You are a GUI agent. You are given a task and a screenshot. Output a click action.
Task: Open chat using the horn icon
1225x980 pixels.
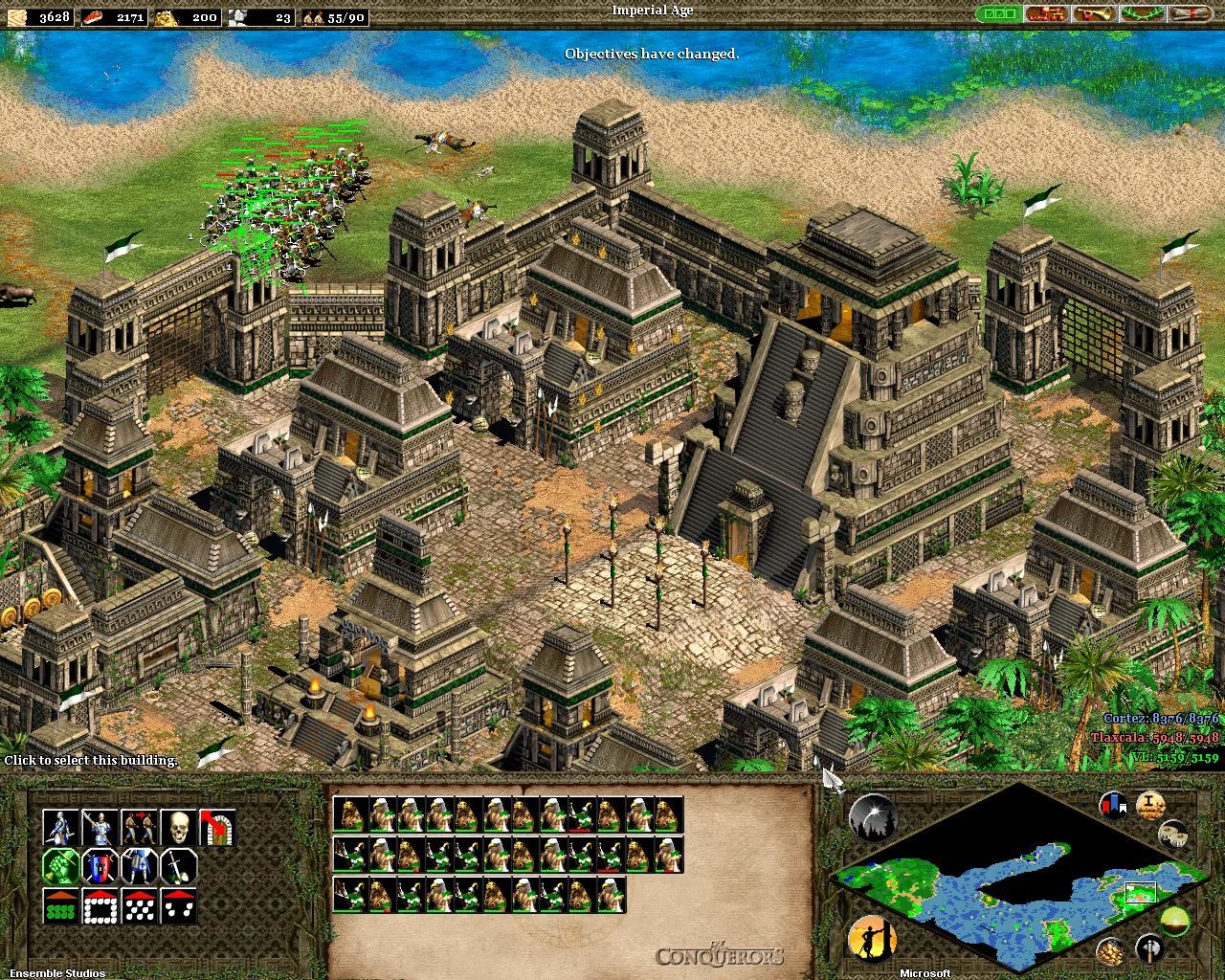(1092, 13)
